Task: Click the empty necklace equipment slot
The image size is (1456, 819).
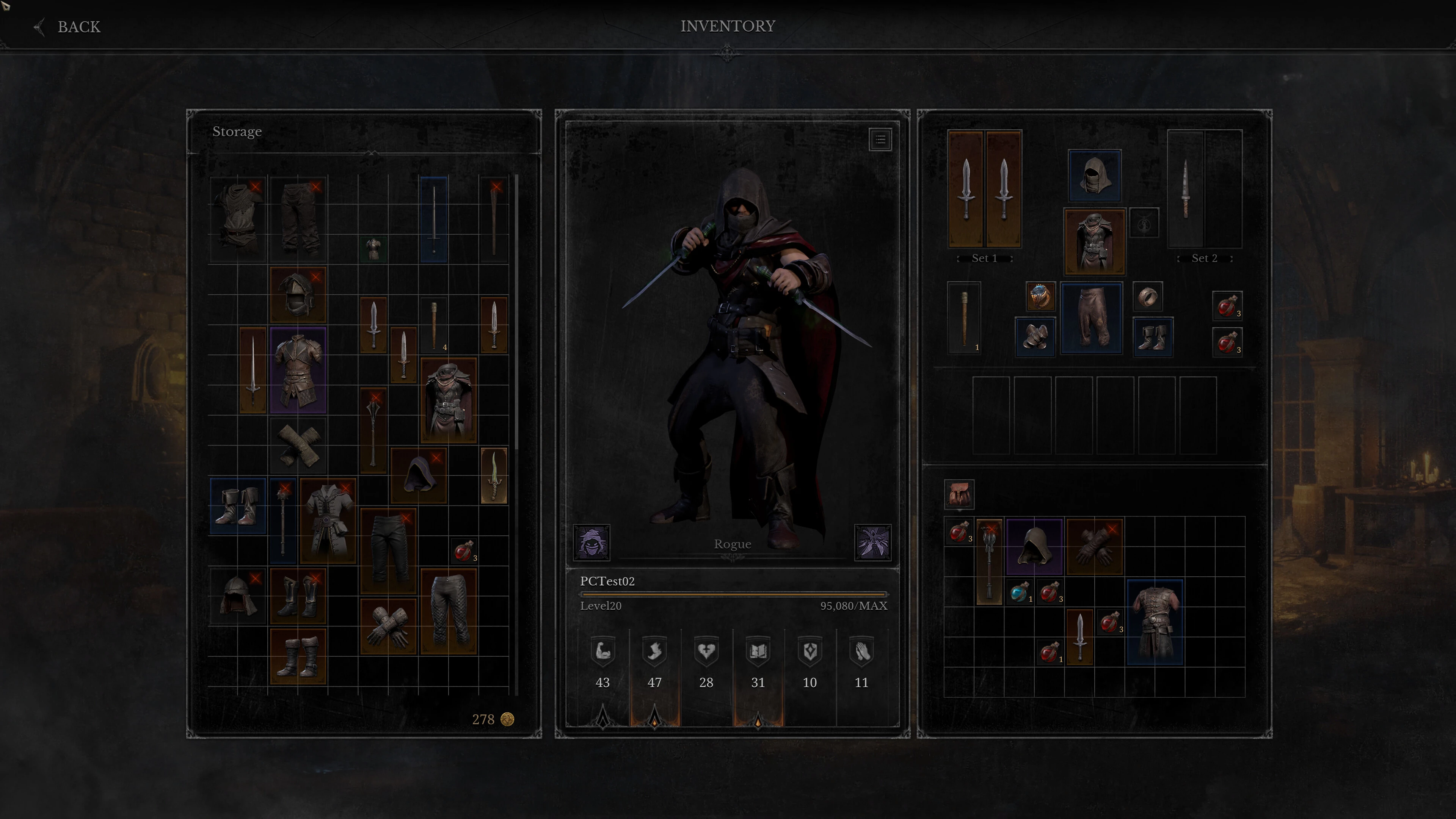Action: pos(1144,223)
